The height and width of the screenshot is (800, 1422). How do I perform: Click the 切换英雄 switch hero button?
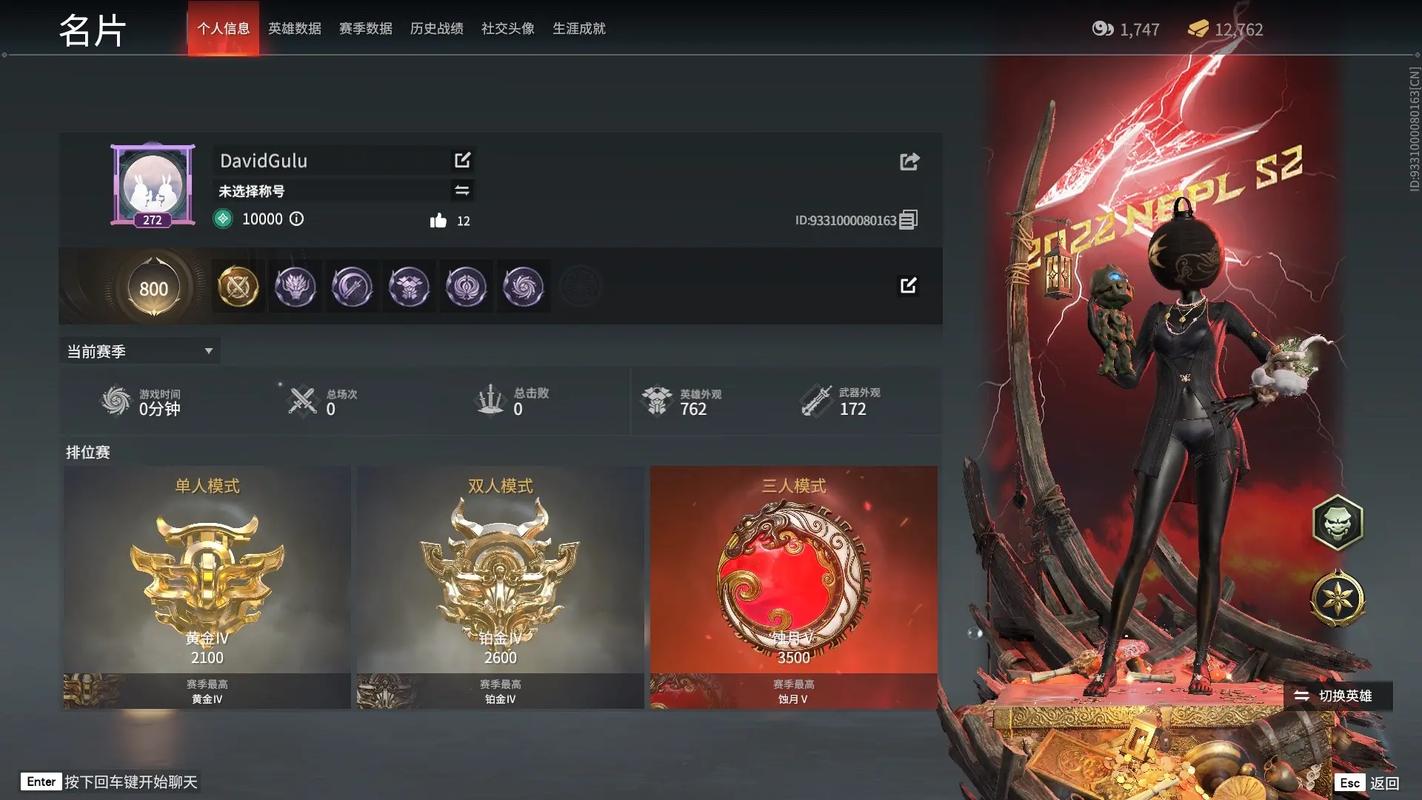click(1335, 696)
